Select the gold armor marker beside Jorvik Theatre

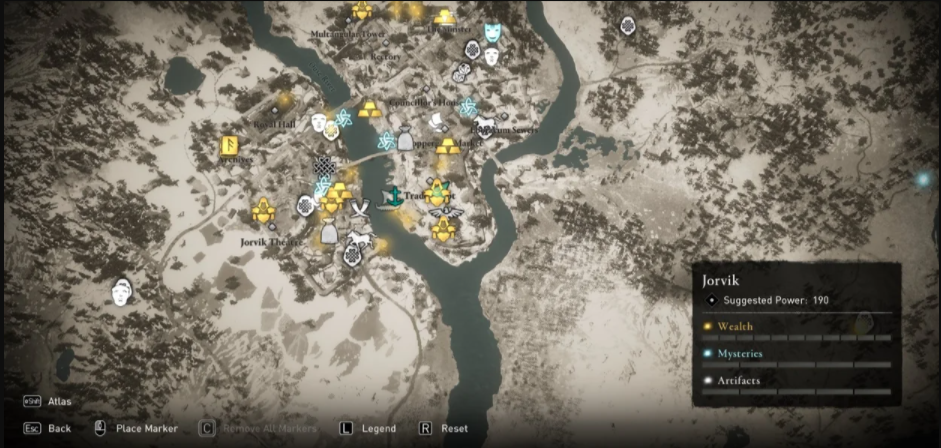pyautogui.click(x=264, y=210)
